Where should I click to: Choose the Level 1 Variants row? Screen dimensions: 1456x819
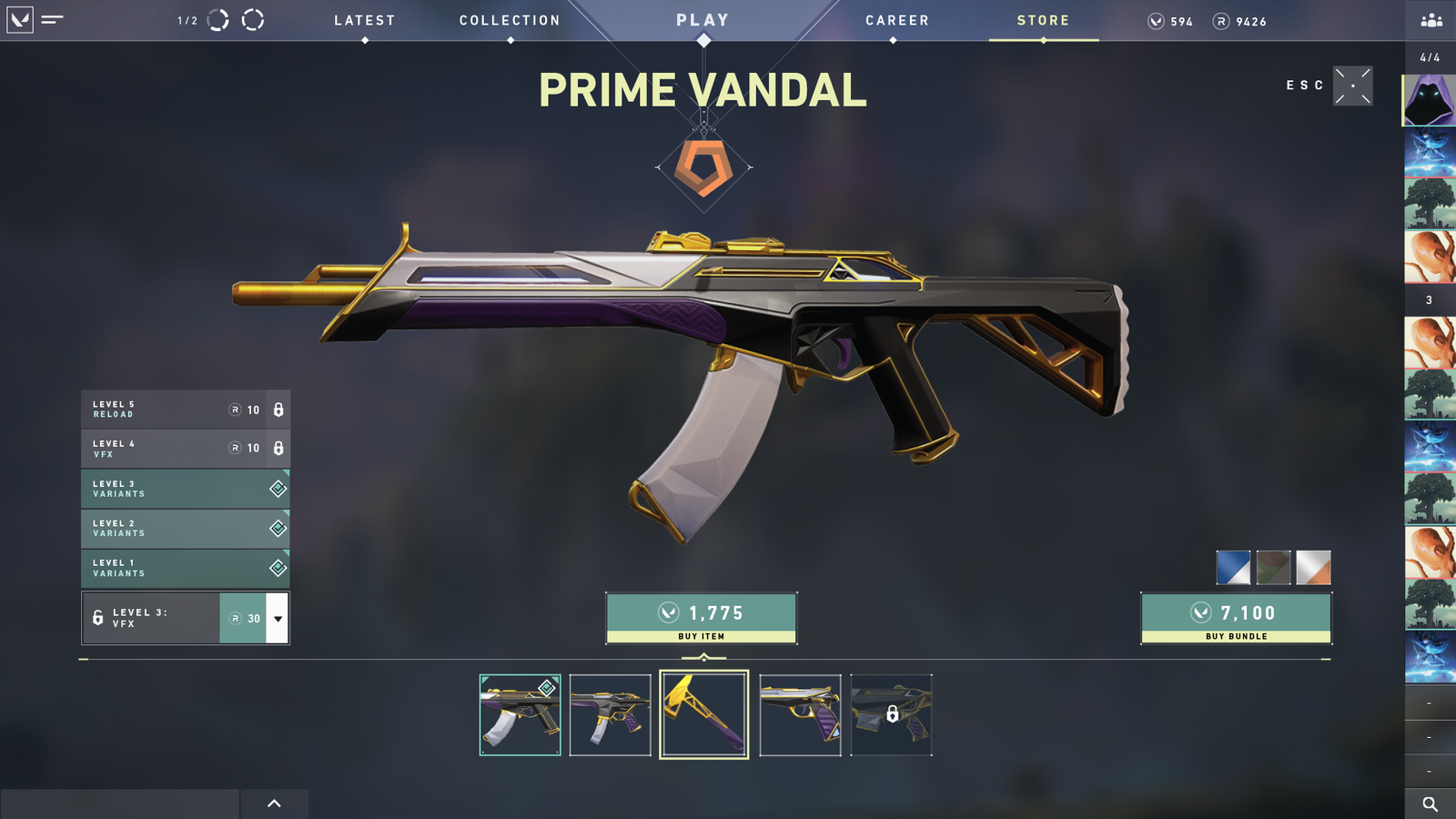[x=186, y=568]
